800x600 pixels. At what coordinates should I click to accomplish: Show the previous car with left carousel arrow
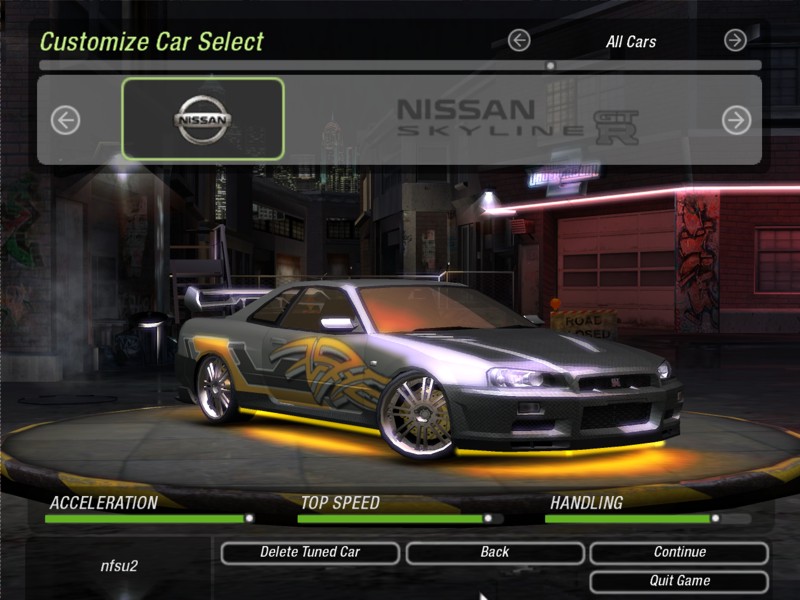65,120
